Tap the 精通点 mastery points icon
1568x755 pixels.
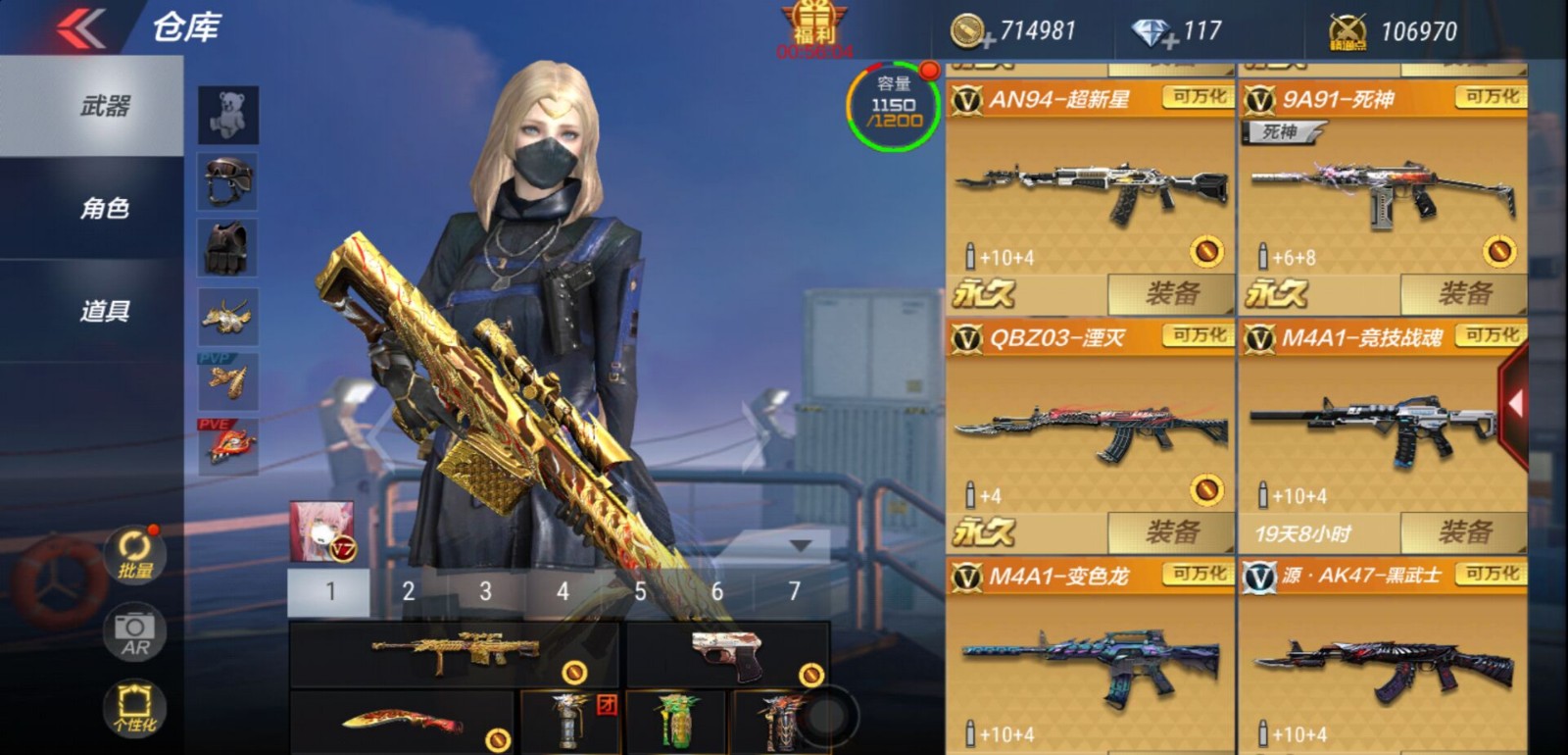coord(1350,29)
